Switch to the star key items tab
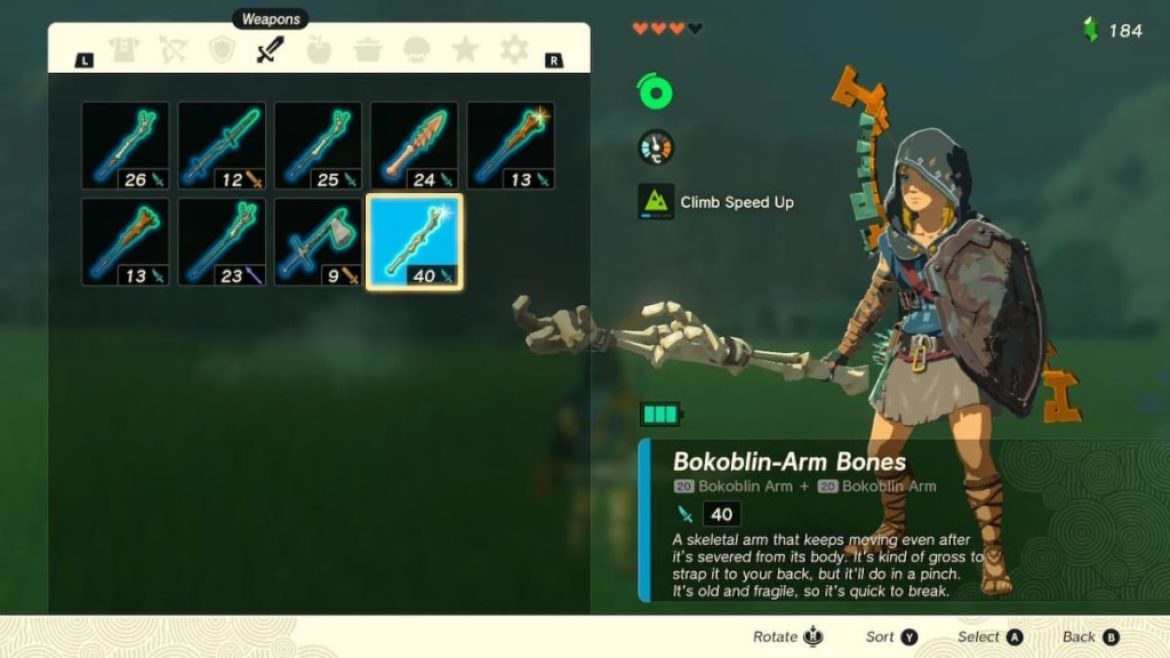This screenshot has height=658, width=1170. tap(465, 50)
